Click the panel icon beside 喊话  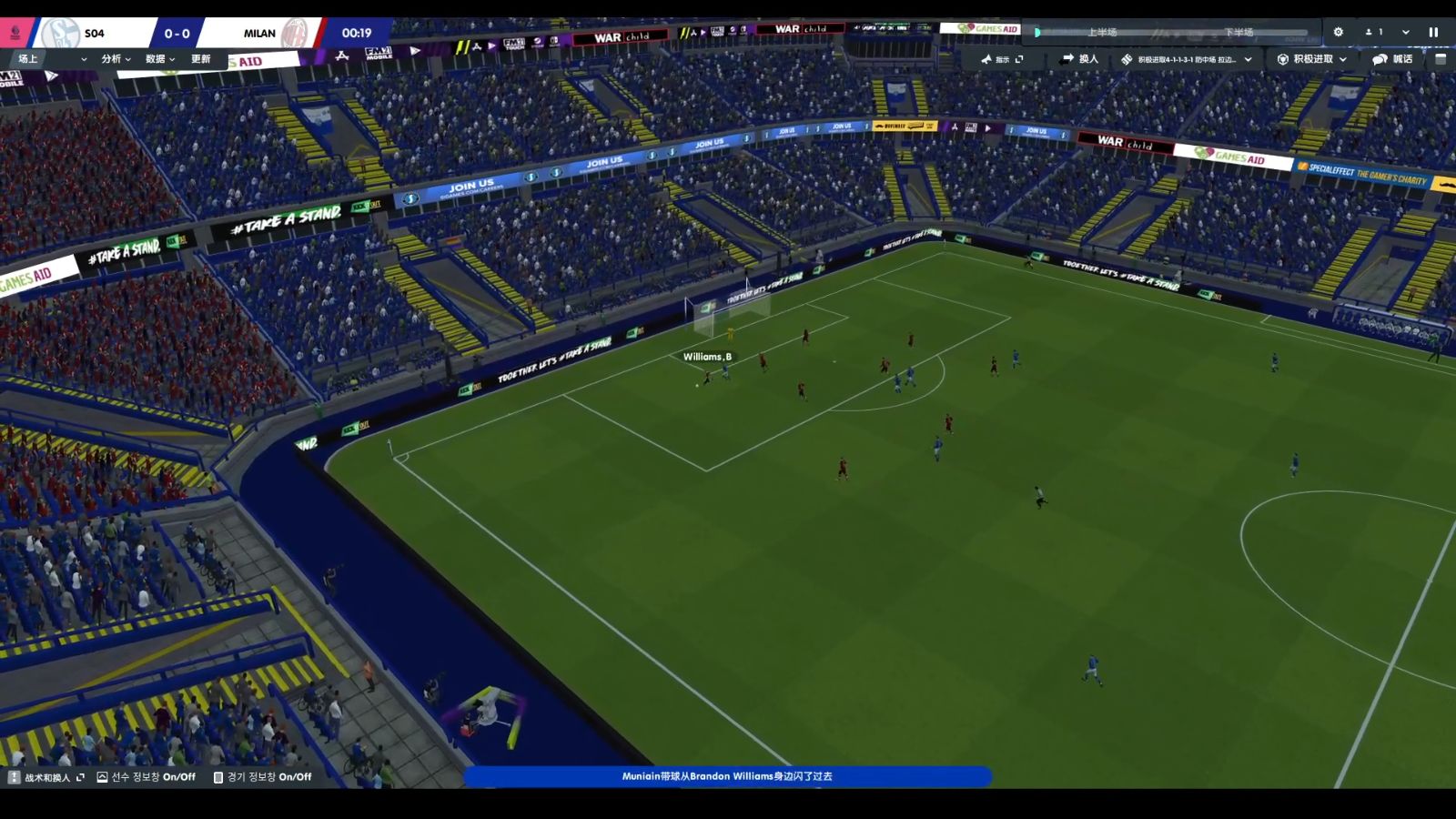[x=1441, y=59]
